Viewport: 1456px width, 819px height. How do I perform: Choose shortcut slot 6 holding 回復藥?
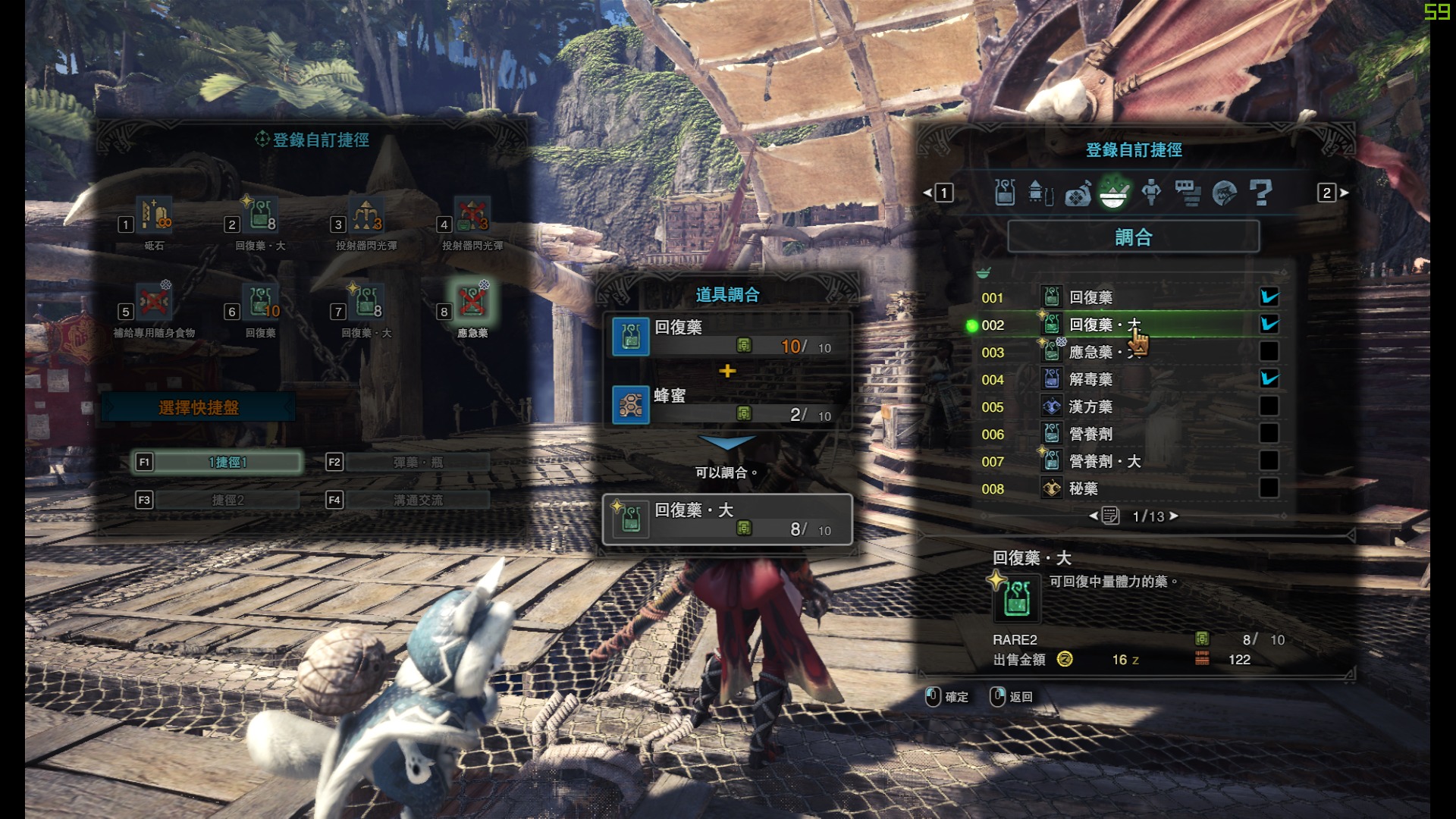pos(260,303)
